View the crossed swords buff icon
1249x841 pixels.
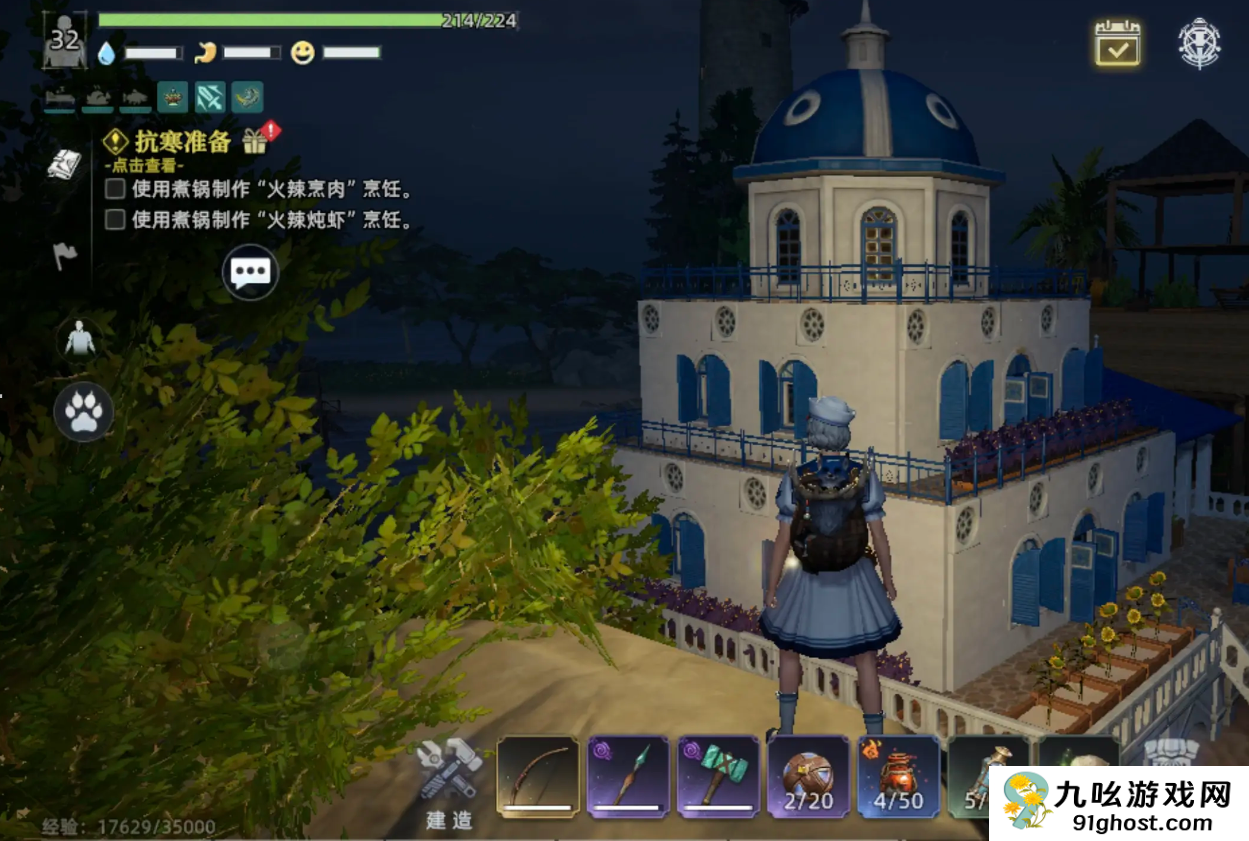pos(210,97)
